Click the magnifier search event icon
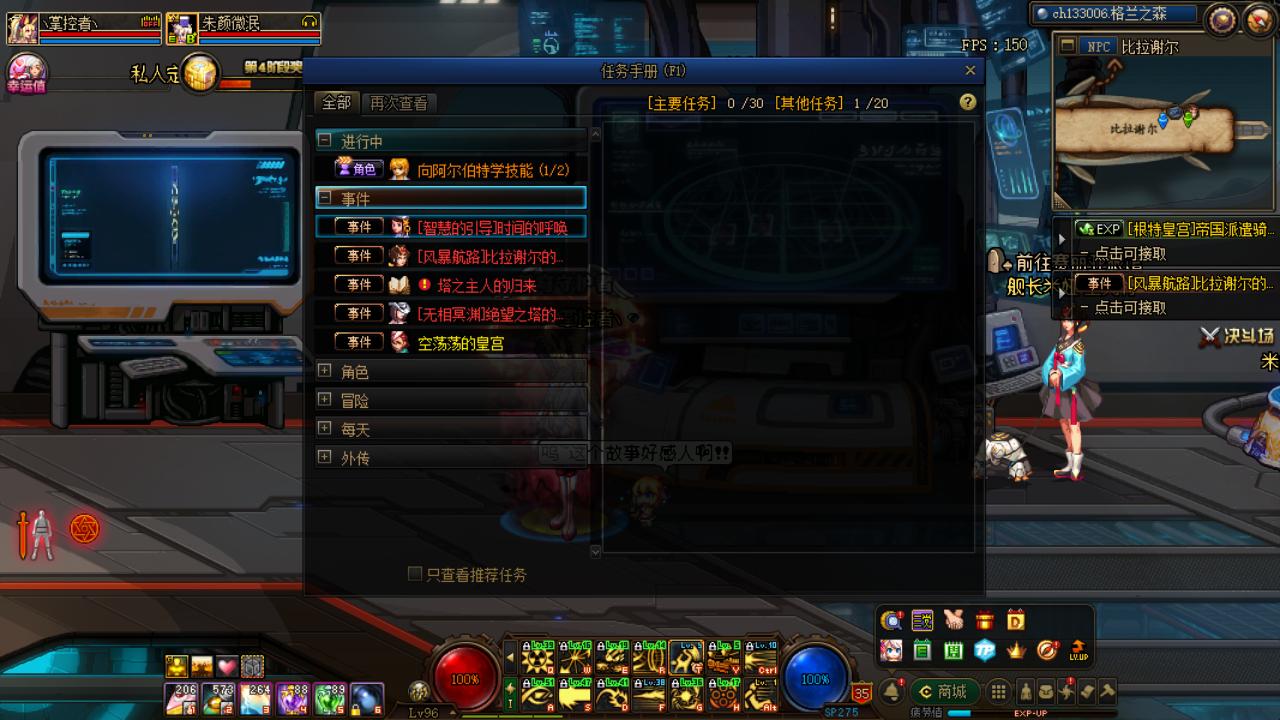This screenshot has width=1280, height=720. 893,620
